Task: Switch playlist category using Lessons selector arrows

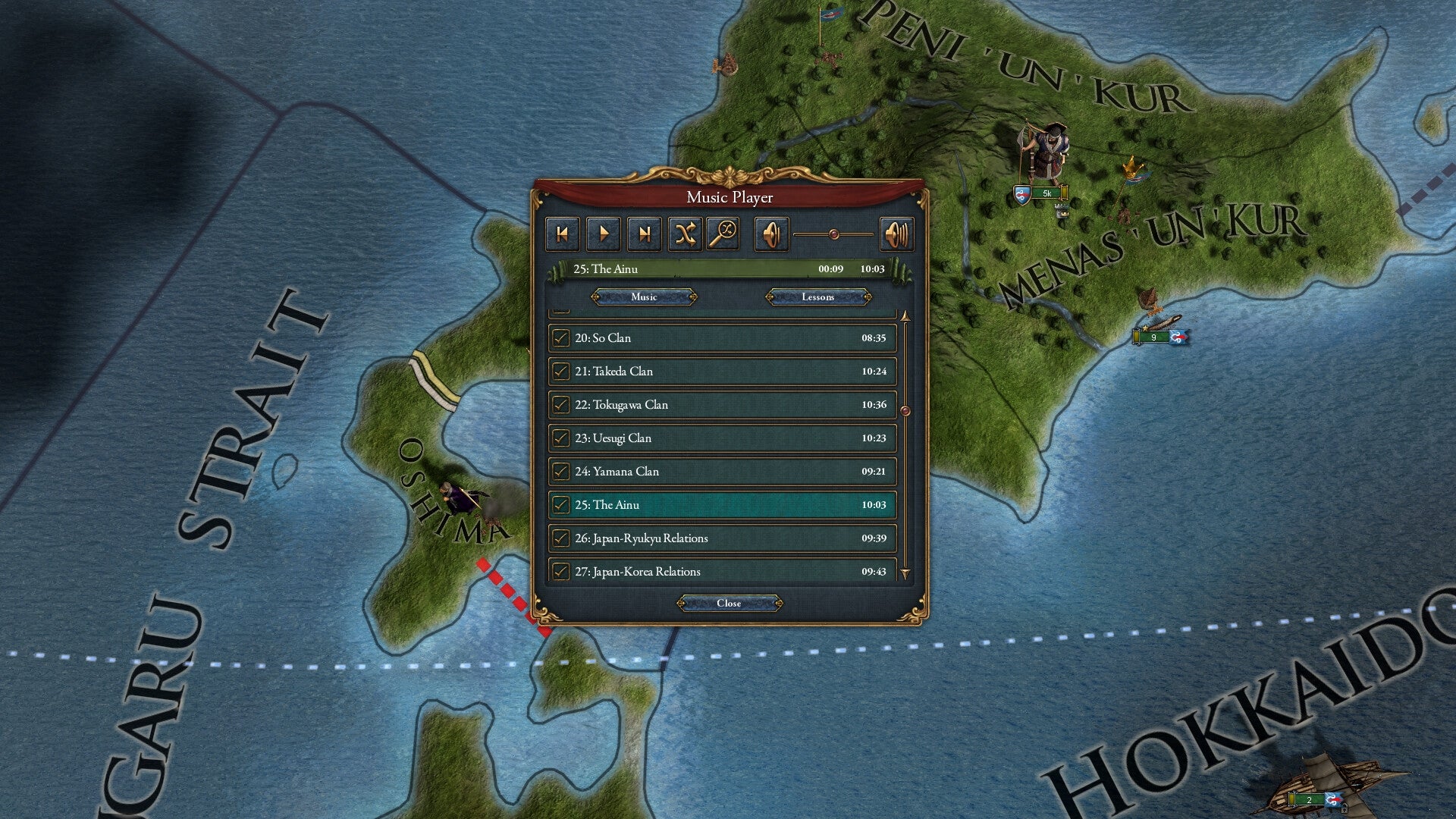Action: pos(868,297)
